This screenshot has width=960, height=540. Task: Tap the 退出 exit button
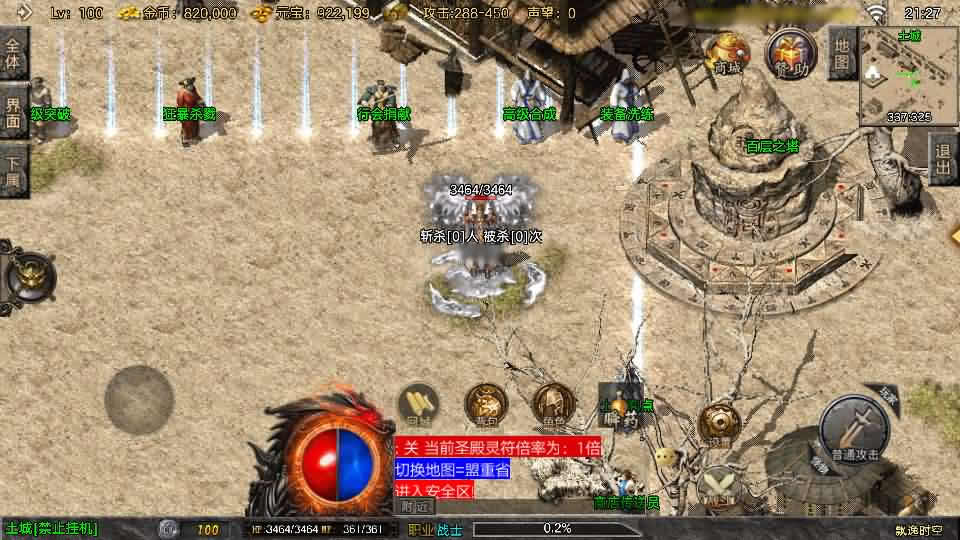pyautogui.click(x=943, y=159)
